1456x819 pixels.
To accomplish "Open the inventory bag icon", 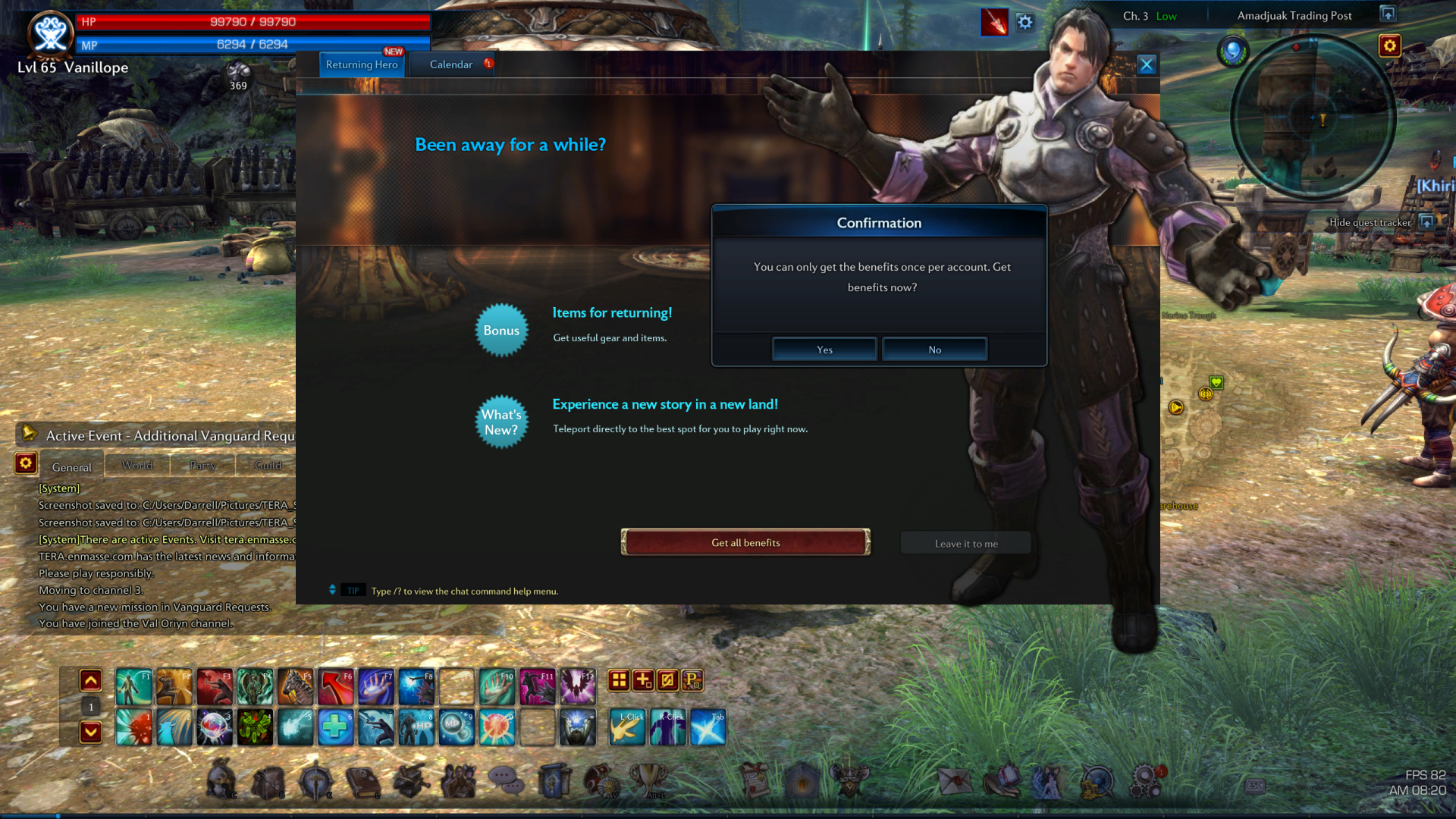I will 268,782.
